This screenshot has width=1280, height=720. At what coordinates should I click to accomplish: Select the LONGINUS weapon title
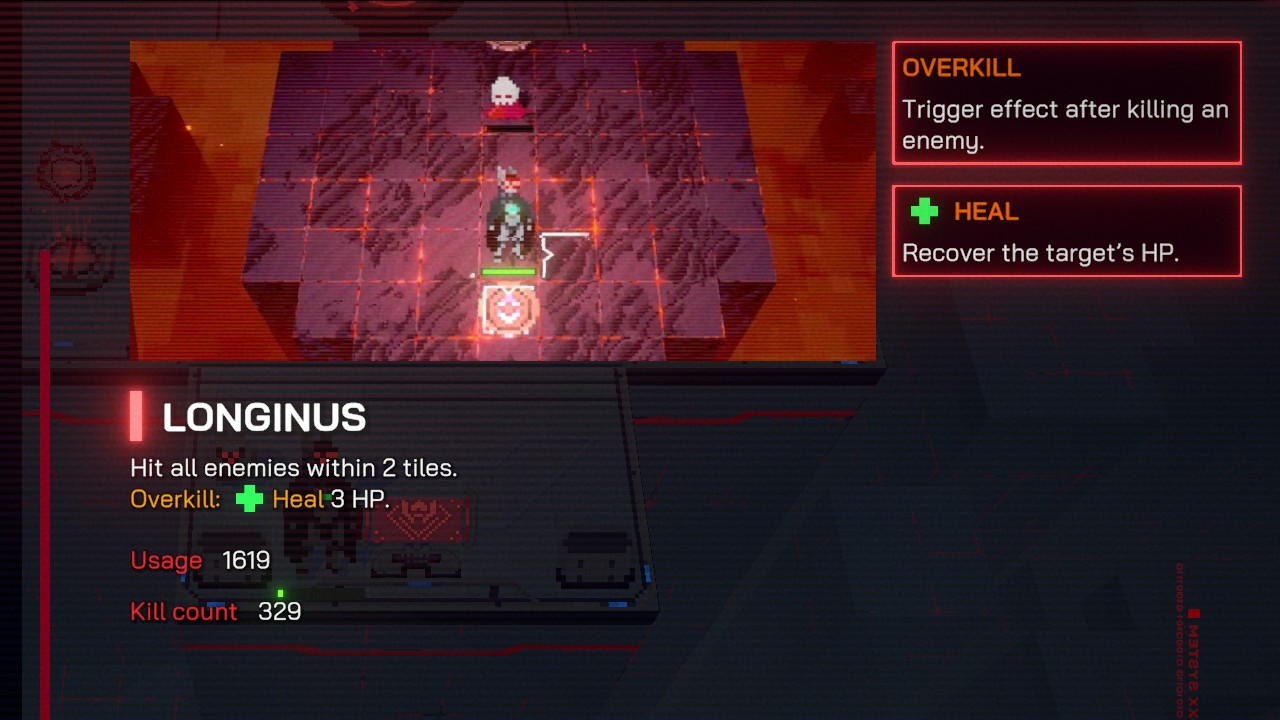point(264,418)
